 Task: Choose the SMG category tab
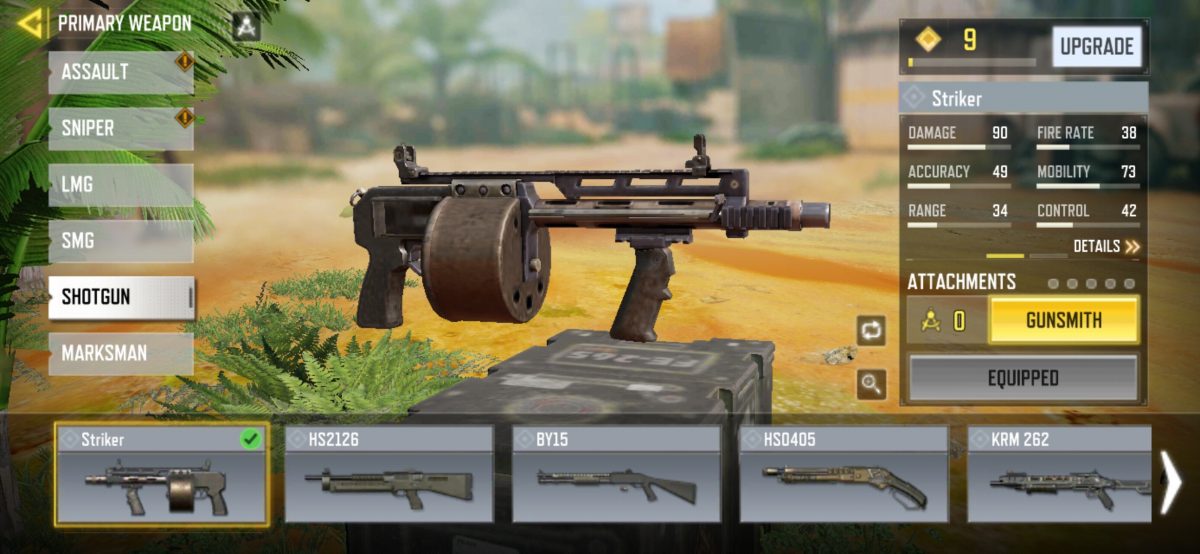[120, 241]
